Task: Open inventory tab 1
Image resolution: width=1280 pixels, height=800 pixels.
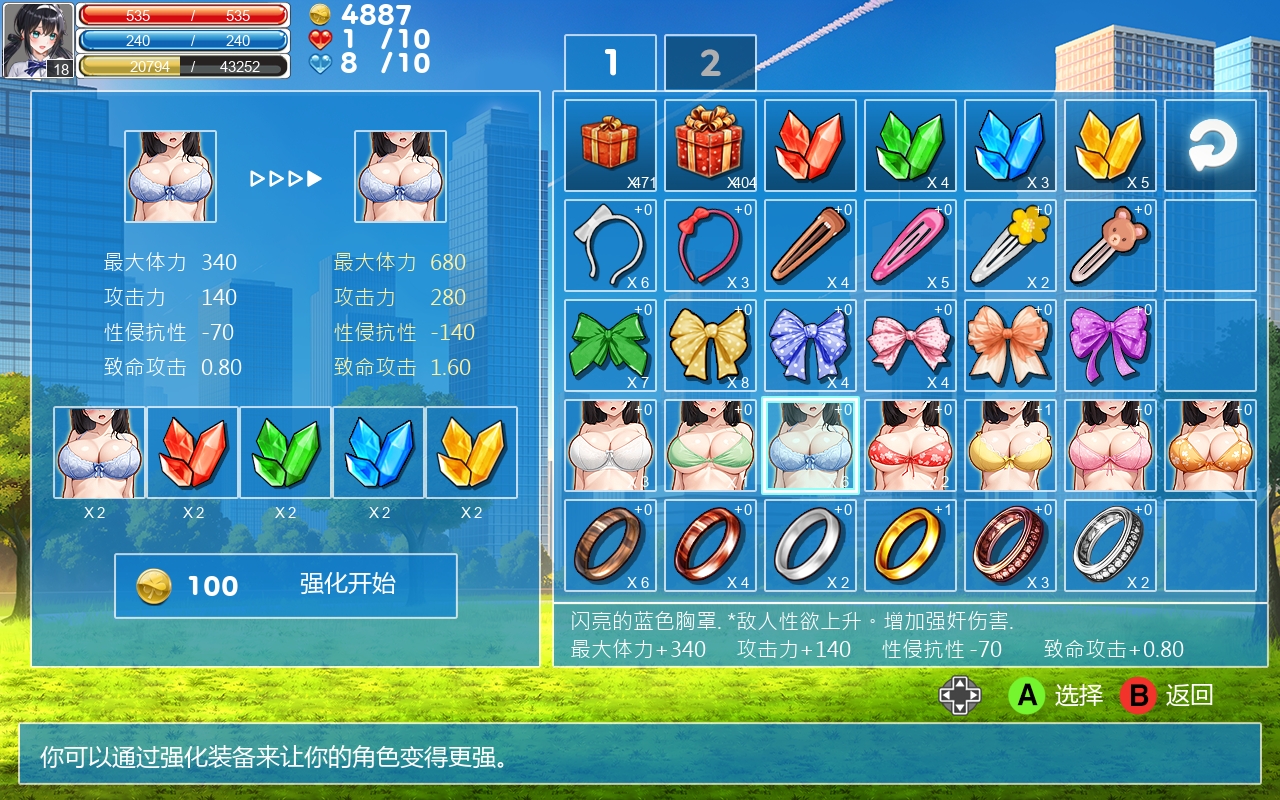Action: point(609,62)
